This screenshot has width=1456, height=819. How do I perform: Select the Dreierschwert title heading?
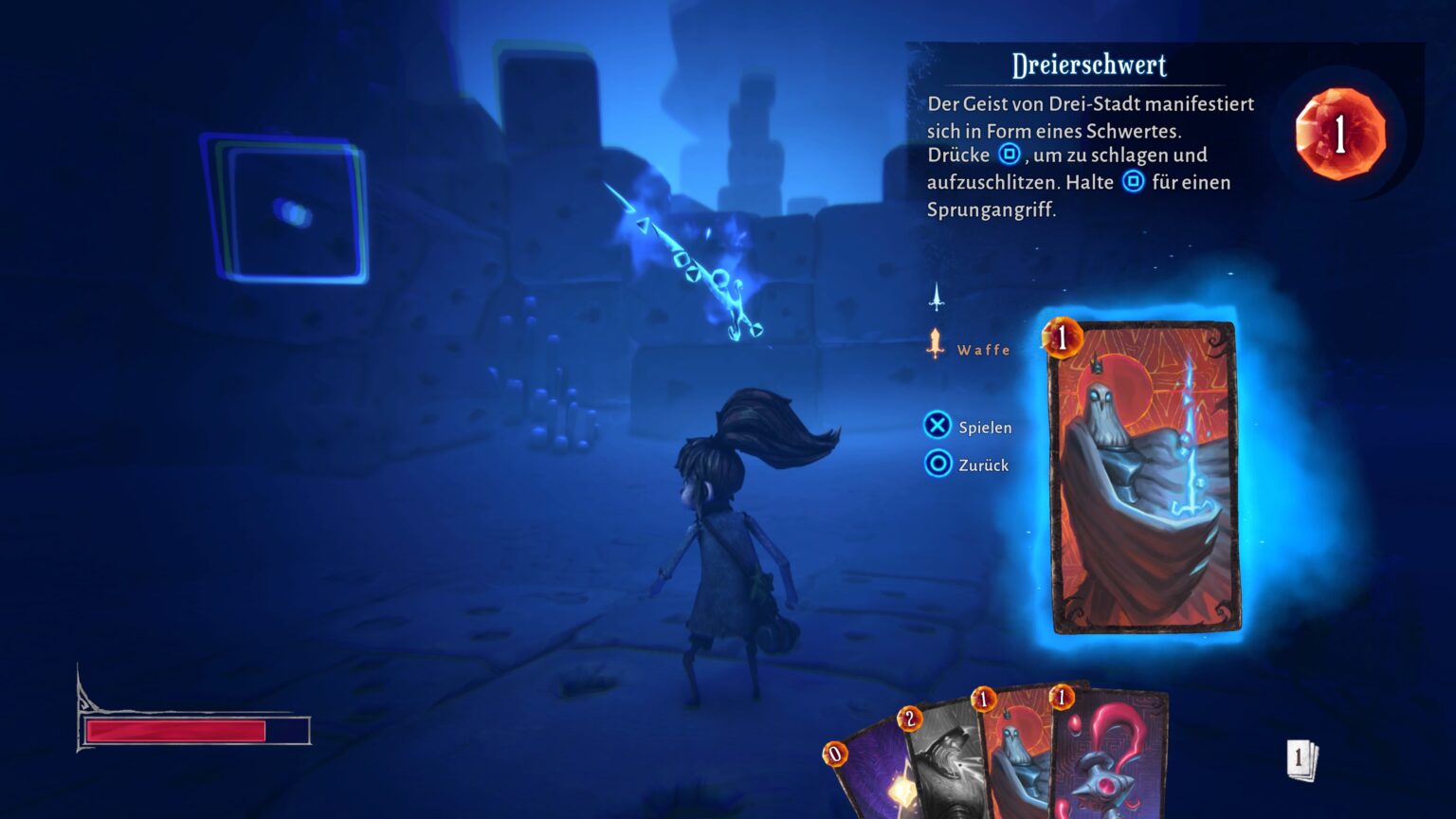1090,66
